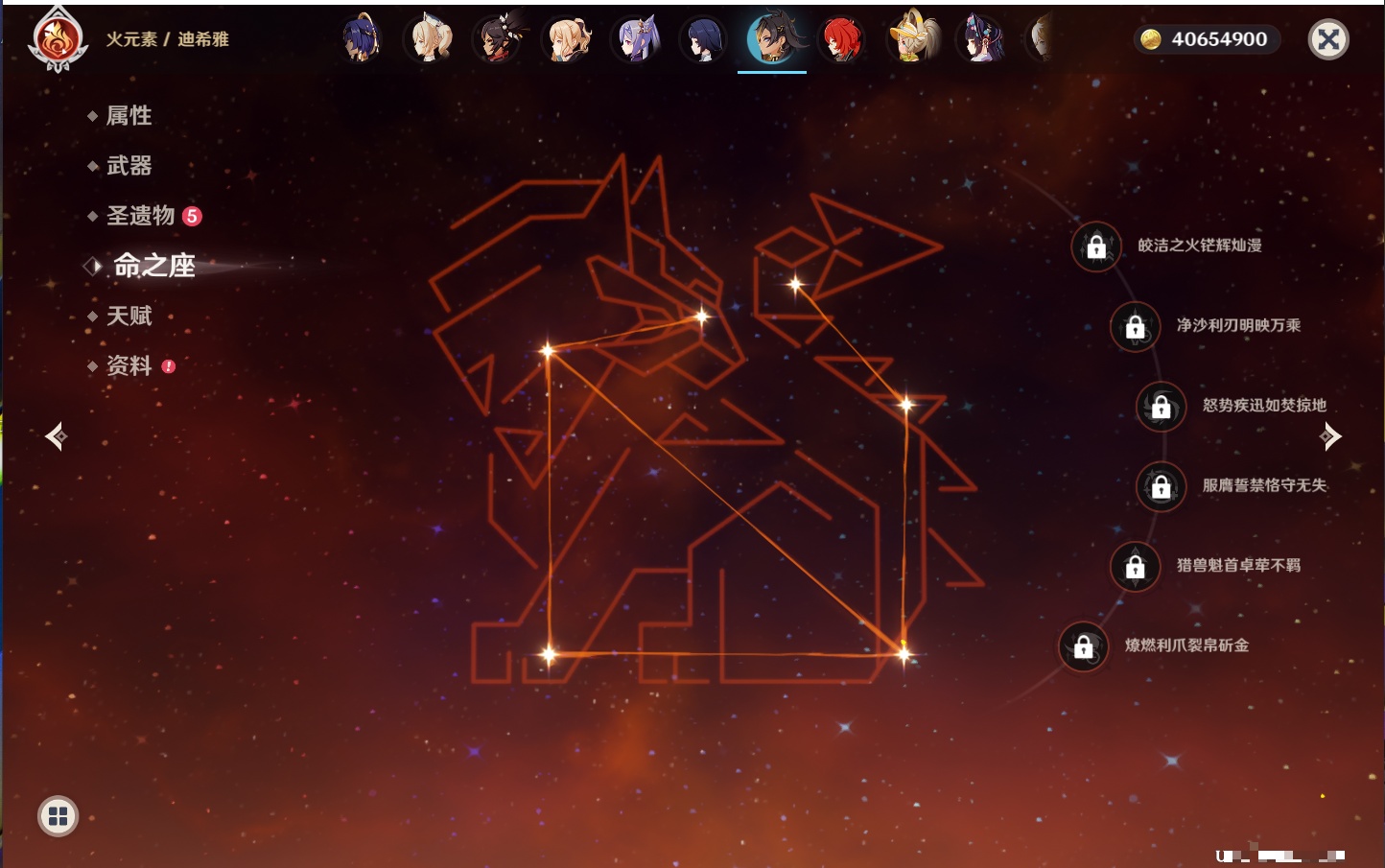Close the character screen with the X

[x=1328, y=39]
